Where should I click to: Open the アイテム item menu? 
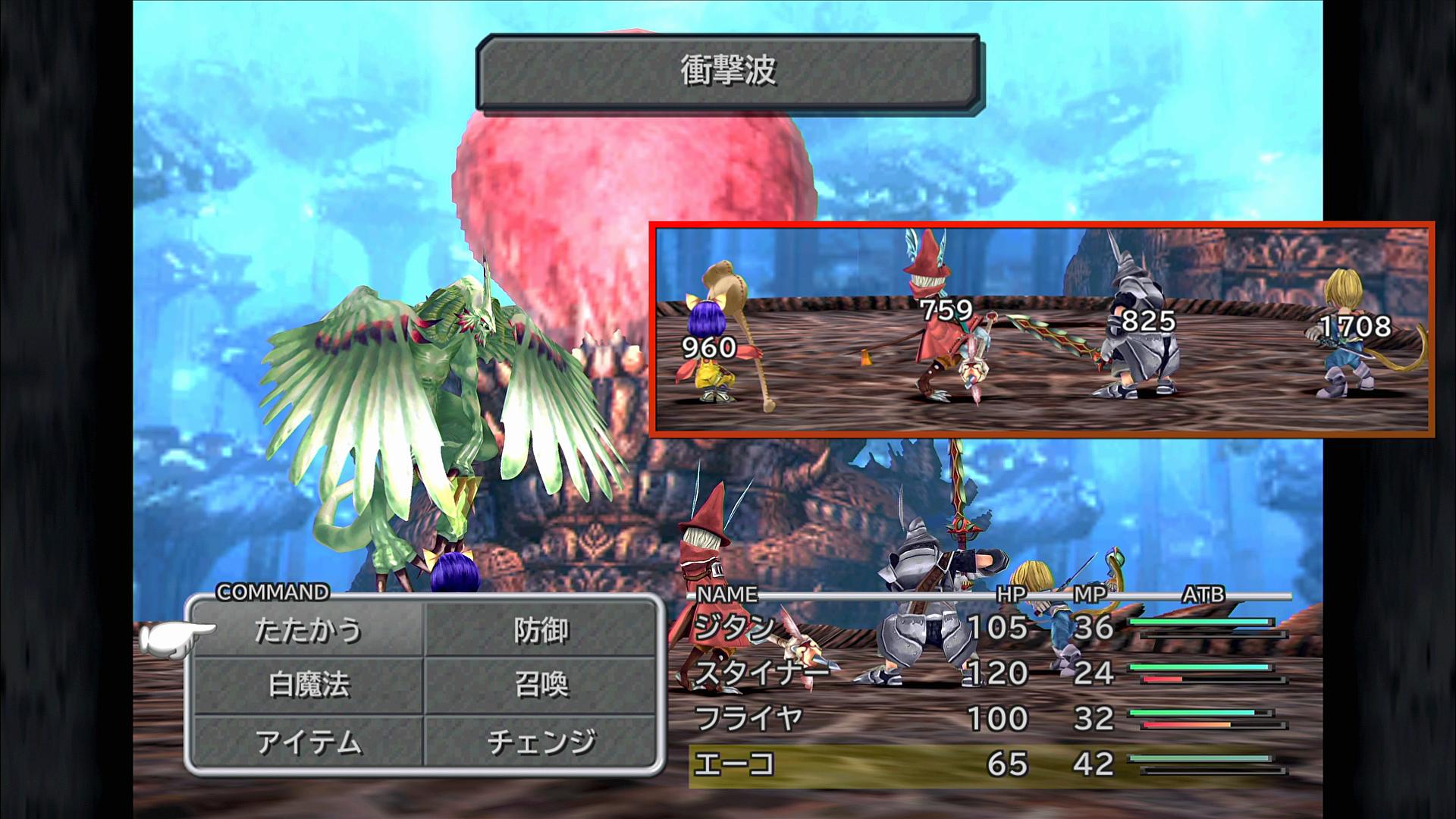coord(308,742)
